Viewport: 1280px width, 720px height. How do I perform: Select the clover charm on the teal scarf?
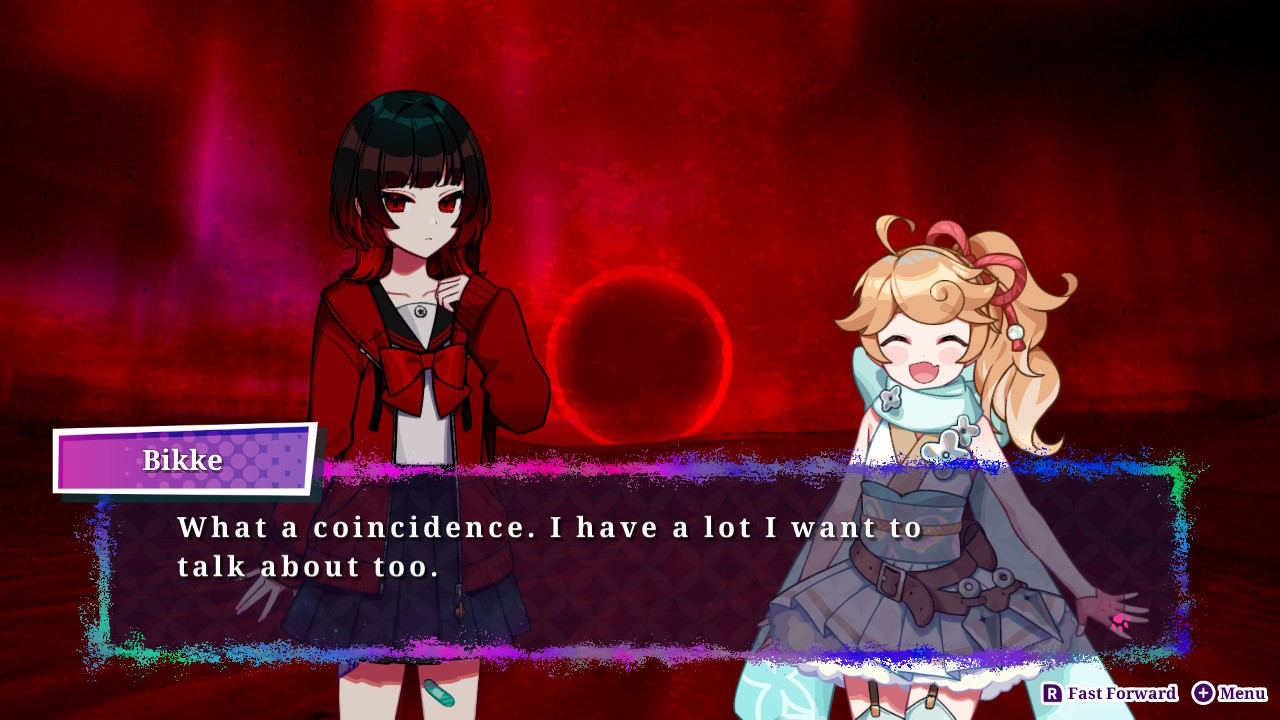pos(890,398)
